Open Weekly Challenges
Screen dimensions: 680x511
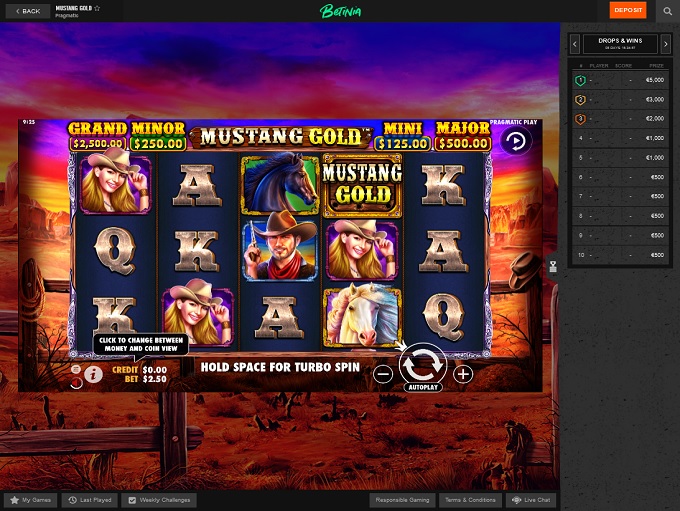160,499
